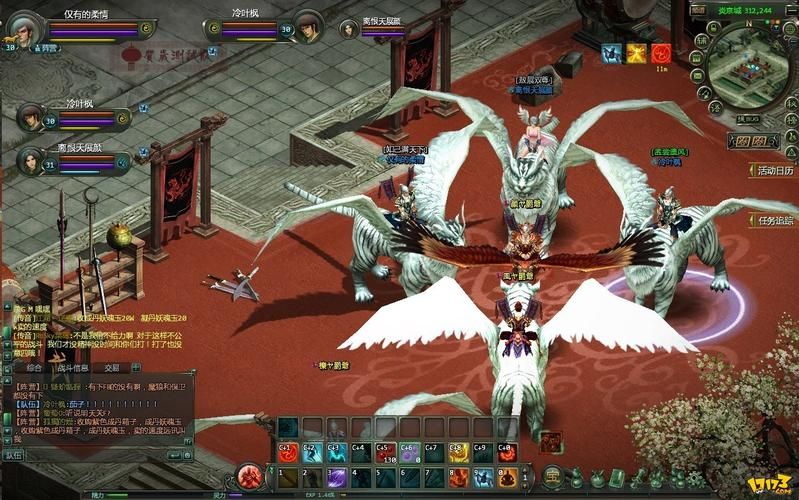Select party member 离恨天展颜 portrait in left list
The height and width of the screenshot is (500, 799).
pyautogui.click(x=29, y=160)
